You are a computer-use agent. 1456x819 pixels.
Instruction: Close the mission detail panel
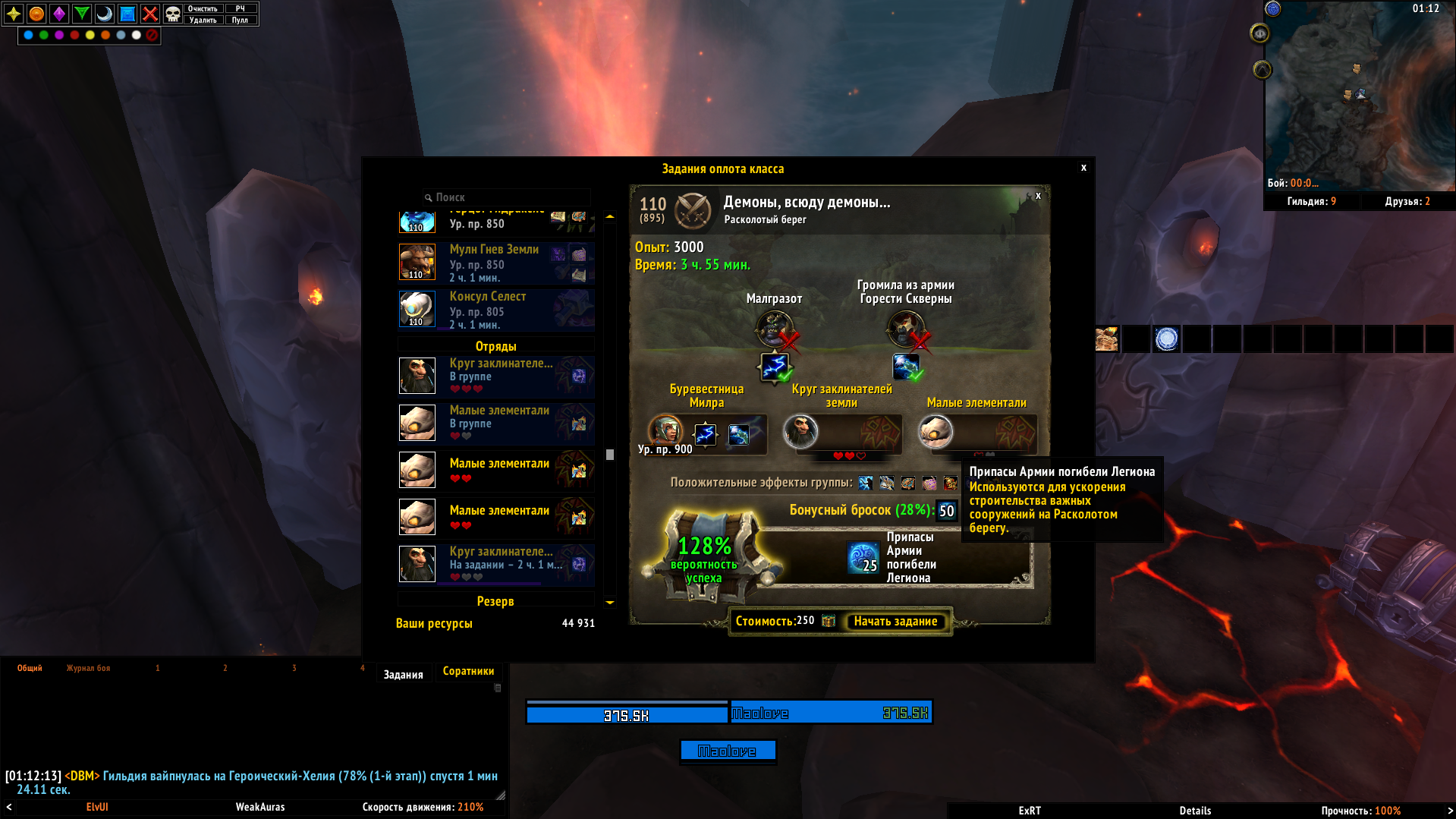1038,196
